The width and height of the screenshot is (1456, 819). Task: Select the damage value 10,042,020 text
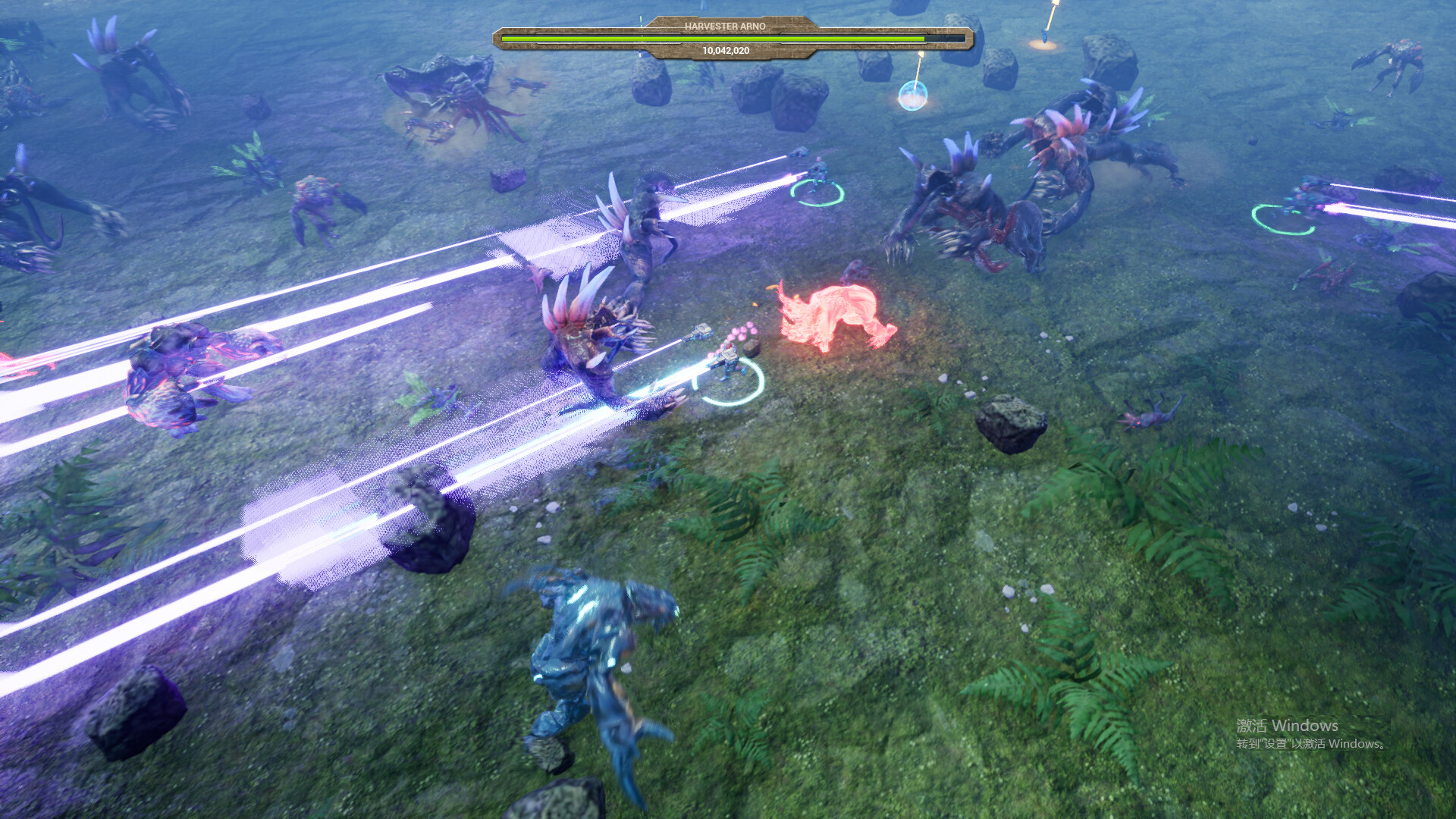(726, 50)
